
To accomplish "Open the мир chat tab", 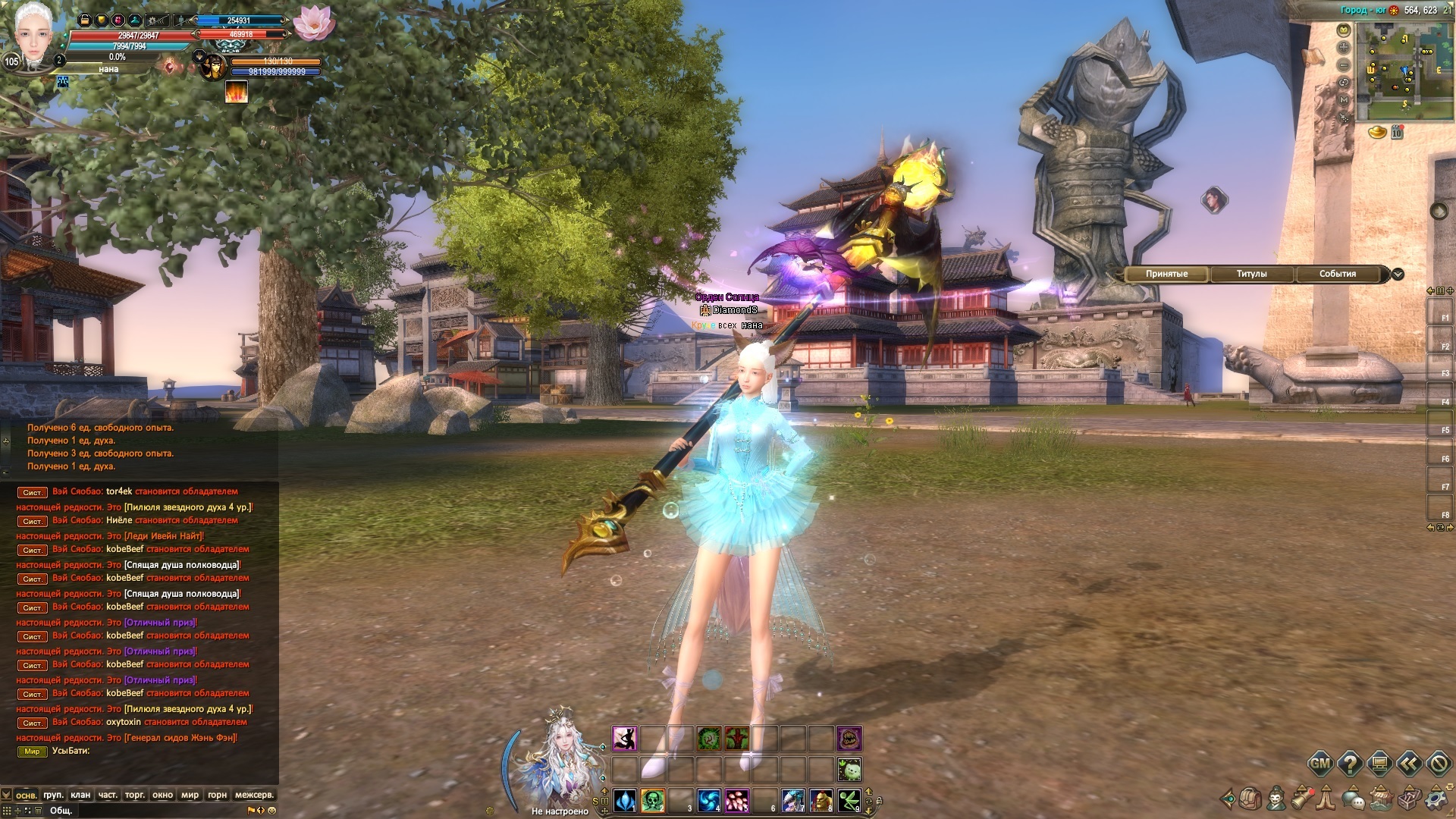I will 190,795.
